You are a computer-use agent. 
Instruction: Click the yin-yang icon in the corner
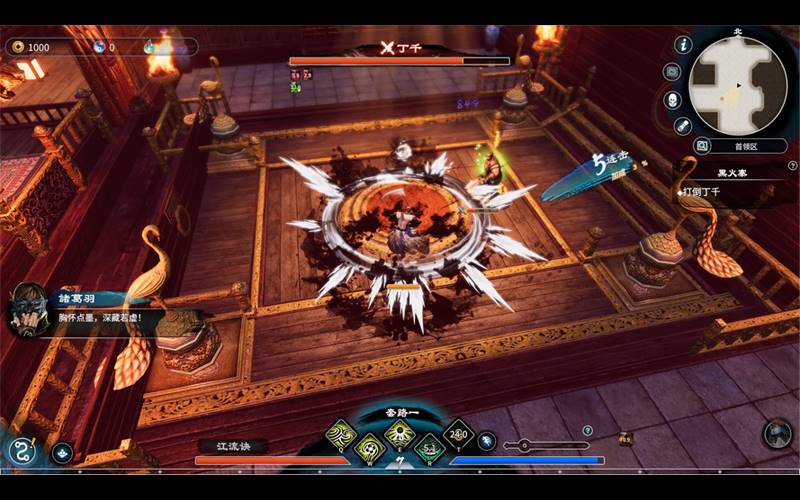(x=22, y=451)
